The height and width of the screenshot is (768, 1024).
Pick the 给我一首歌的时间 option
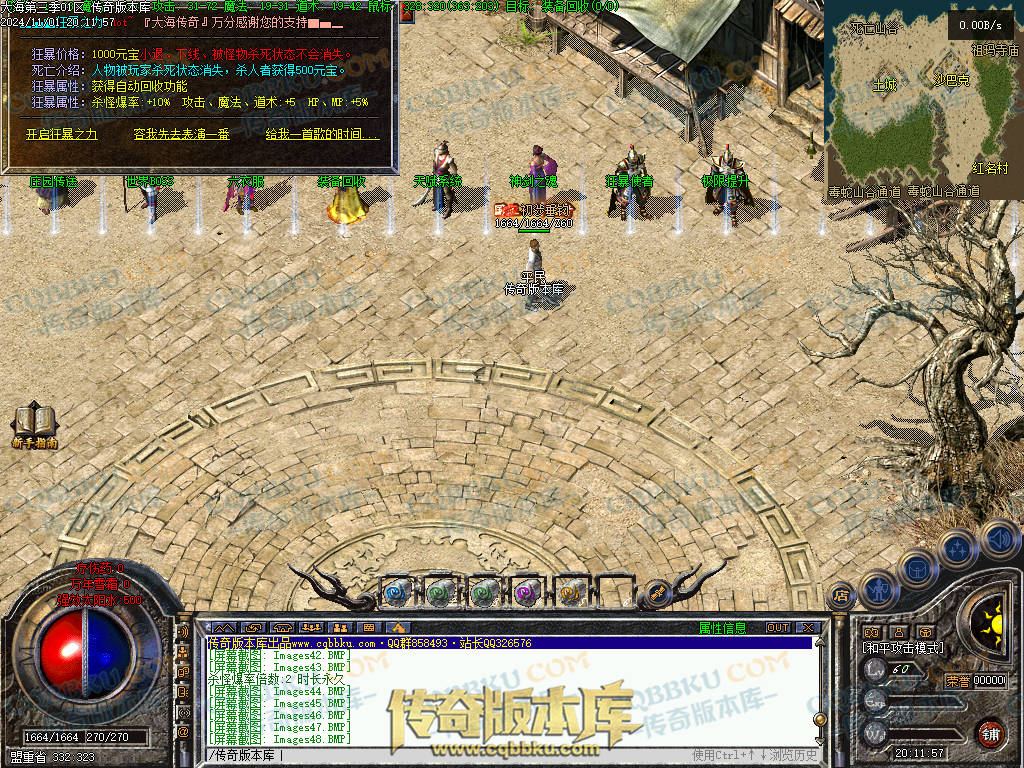322,134
